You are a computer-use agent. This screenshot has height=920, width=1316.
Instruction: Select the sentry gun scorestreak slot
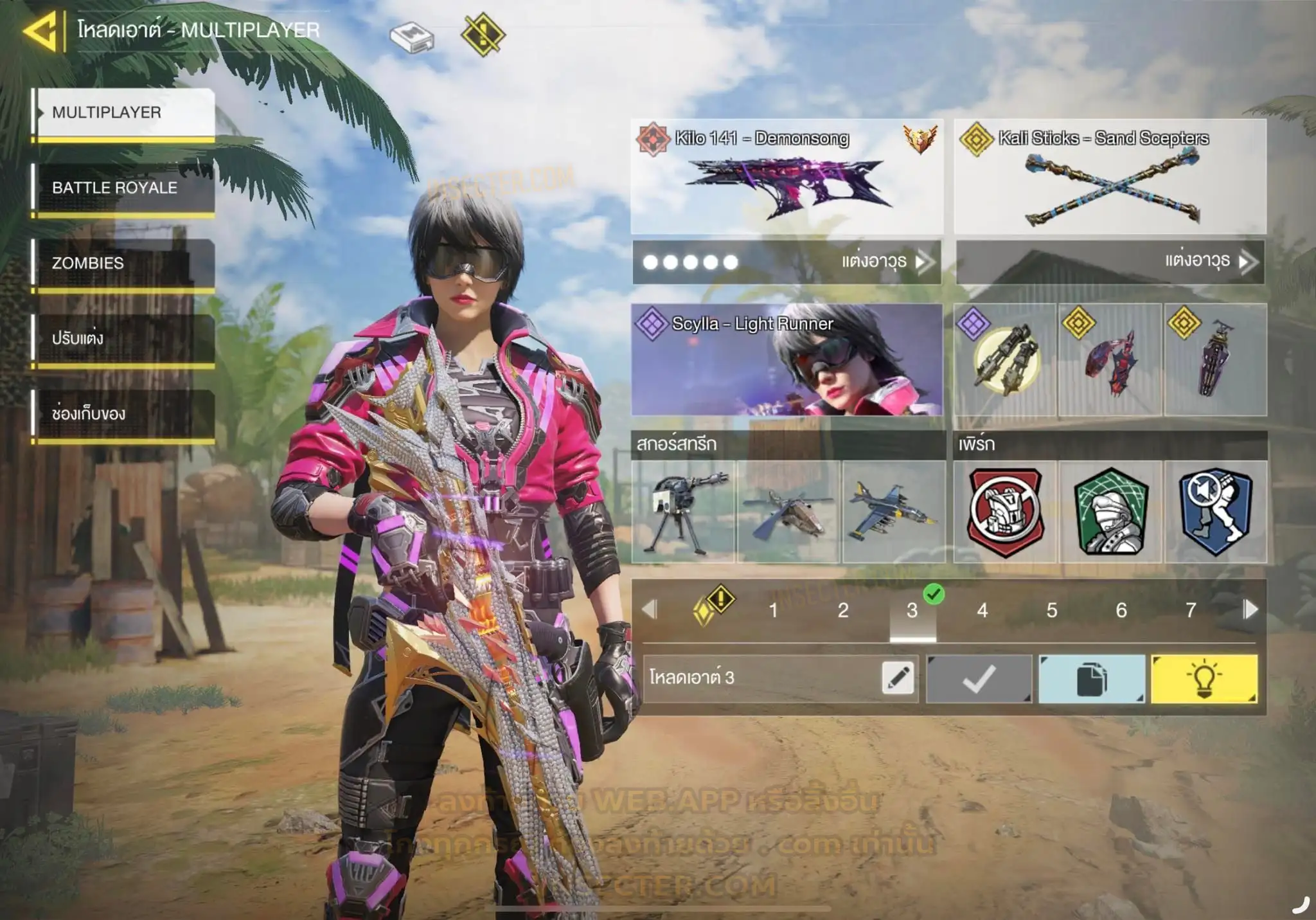point(684,512)
